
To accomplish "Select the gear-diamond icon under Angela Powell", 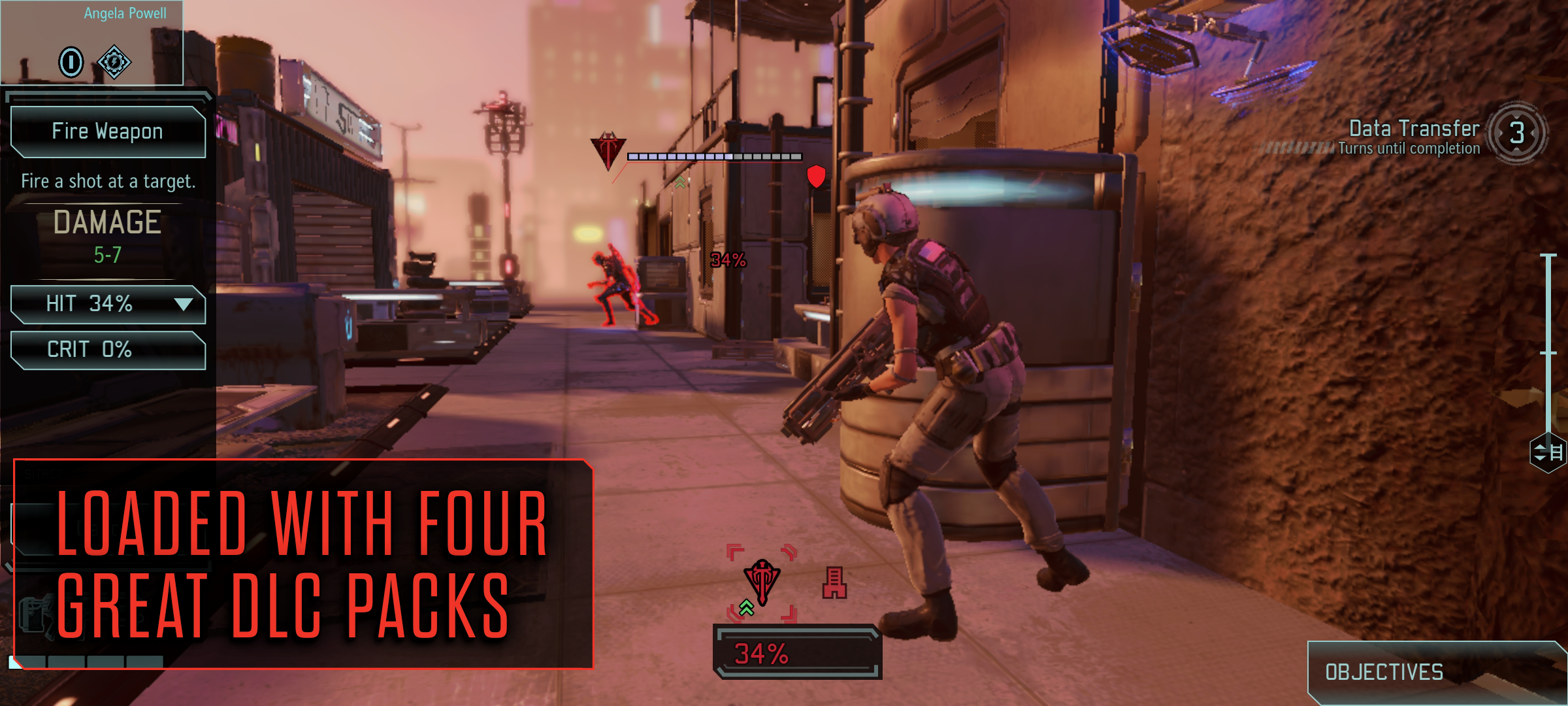I will [114, 62].
